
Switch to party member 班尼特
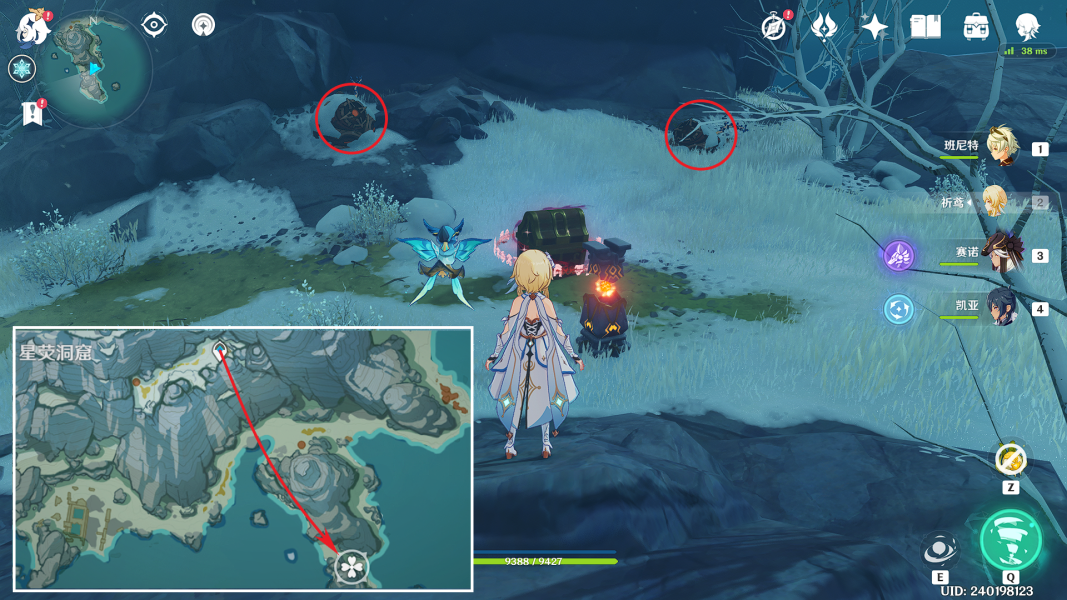pos(1000,148)
